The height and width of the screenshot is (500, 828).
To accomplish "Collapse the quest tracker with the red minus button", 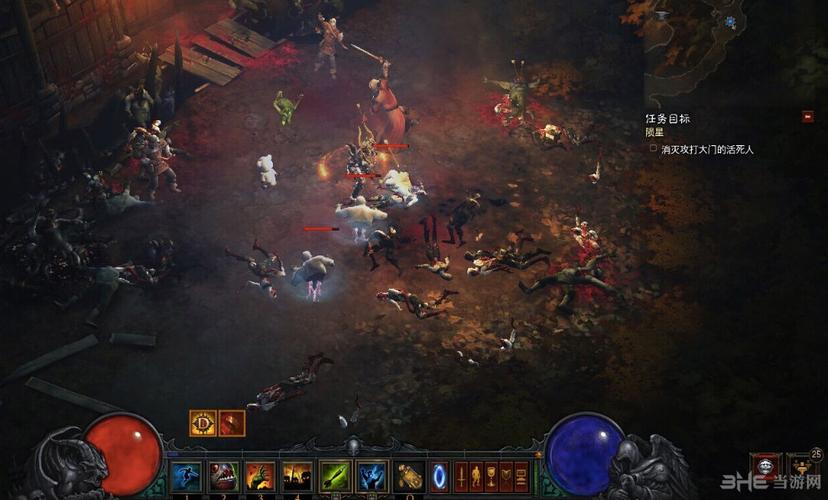I will tap(808, 116).
